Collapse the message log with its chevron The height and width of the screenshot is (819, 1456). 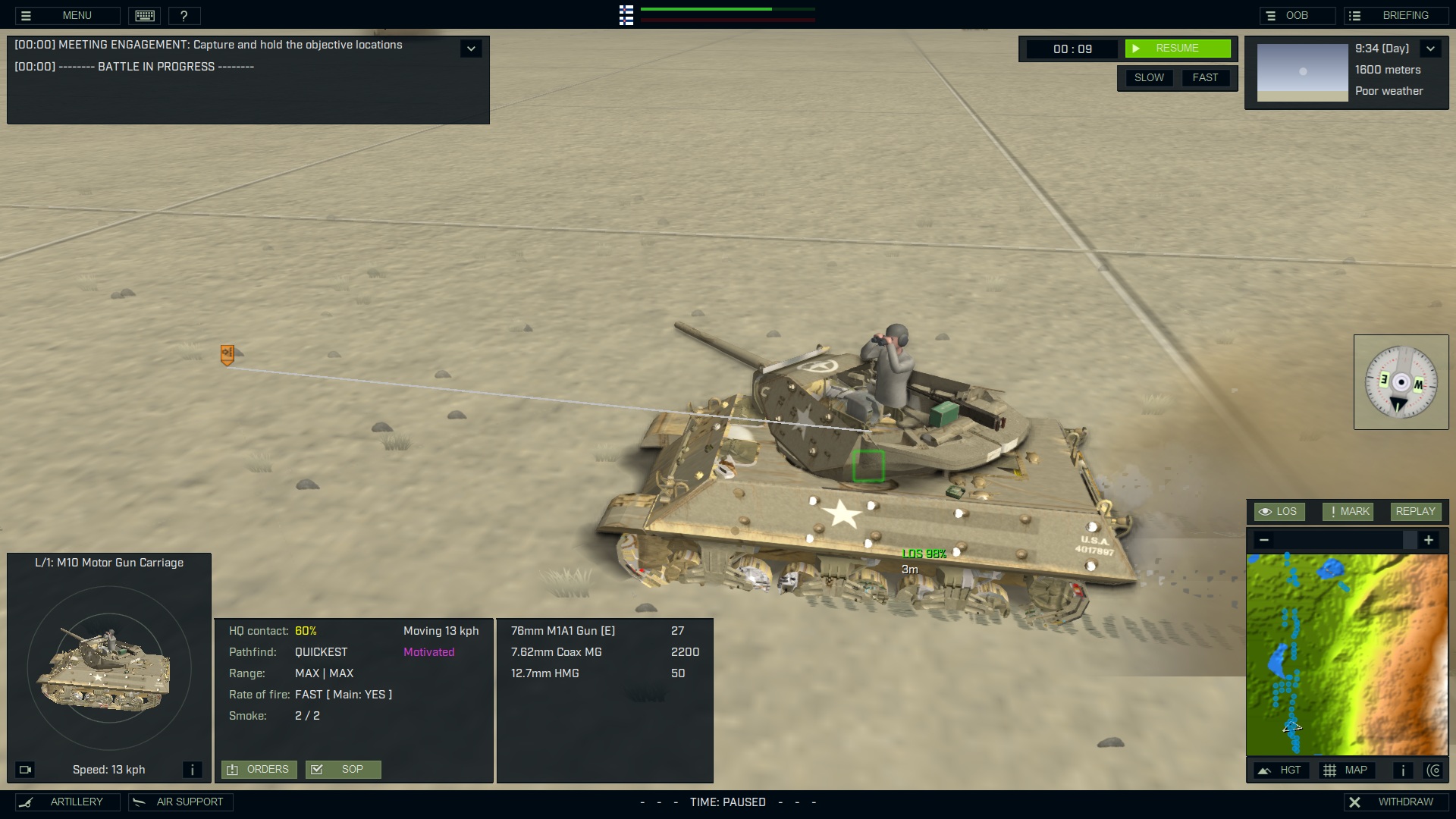471,48
